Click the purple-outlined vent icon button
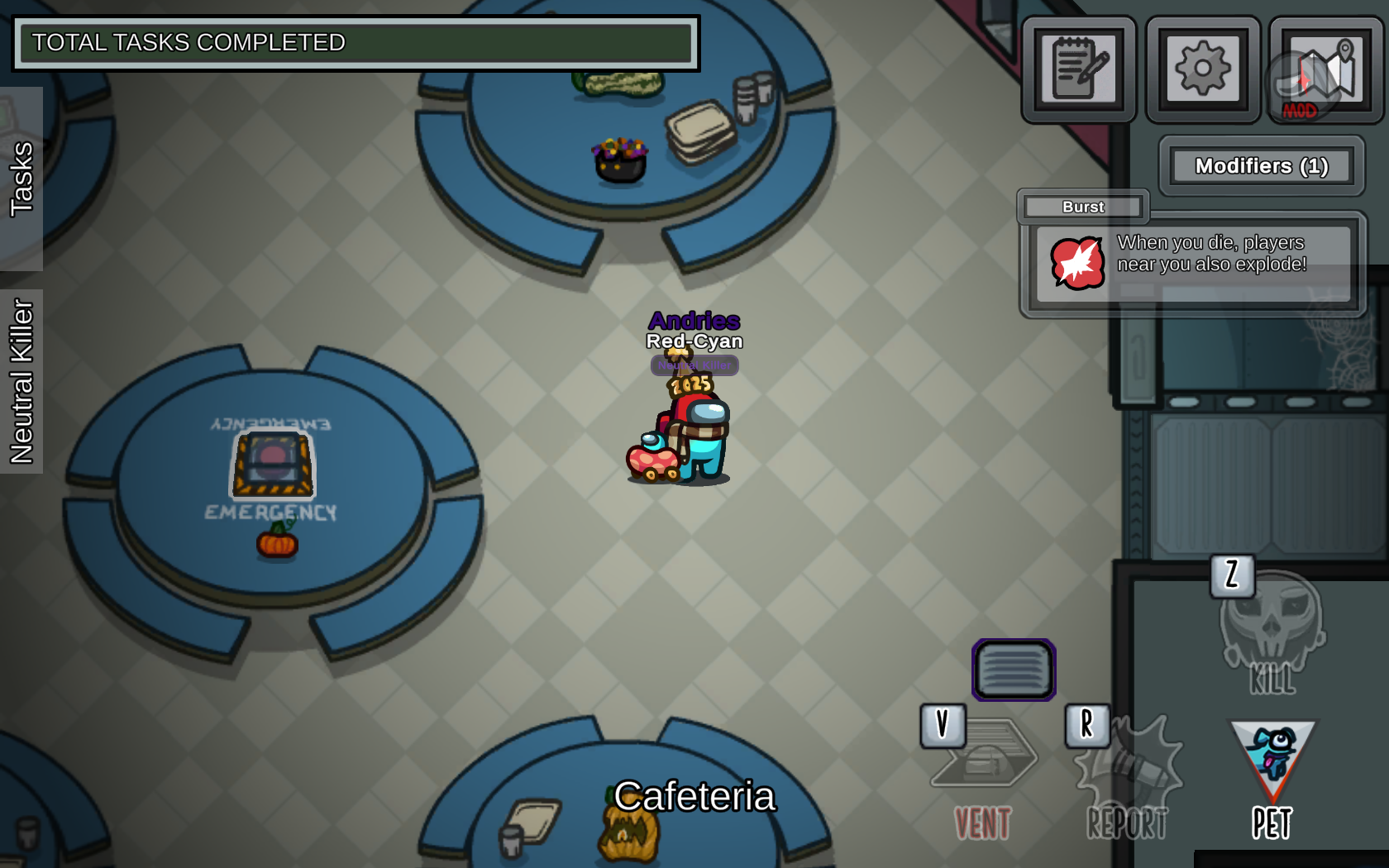 (1014, 670)
